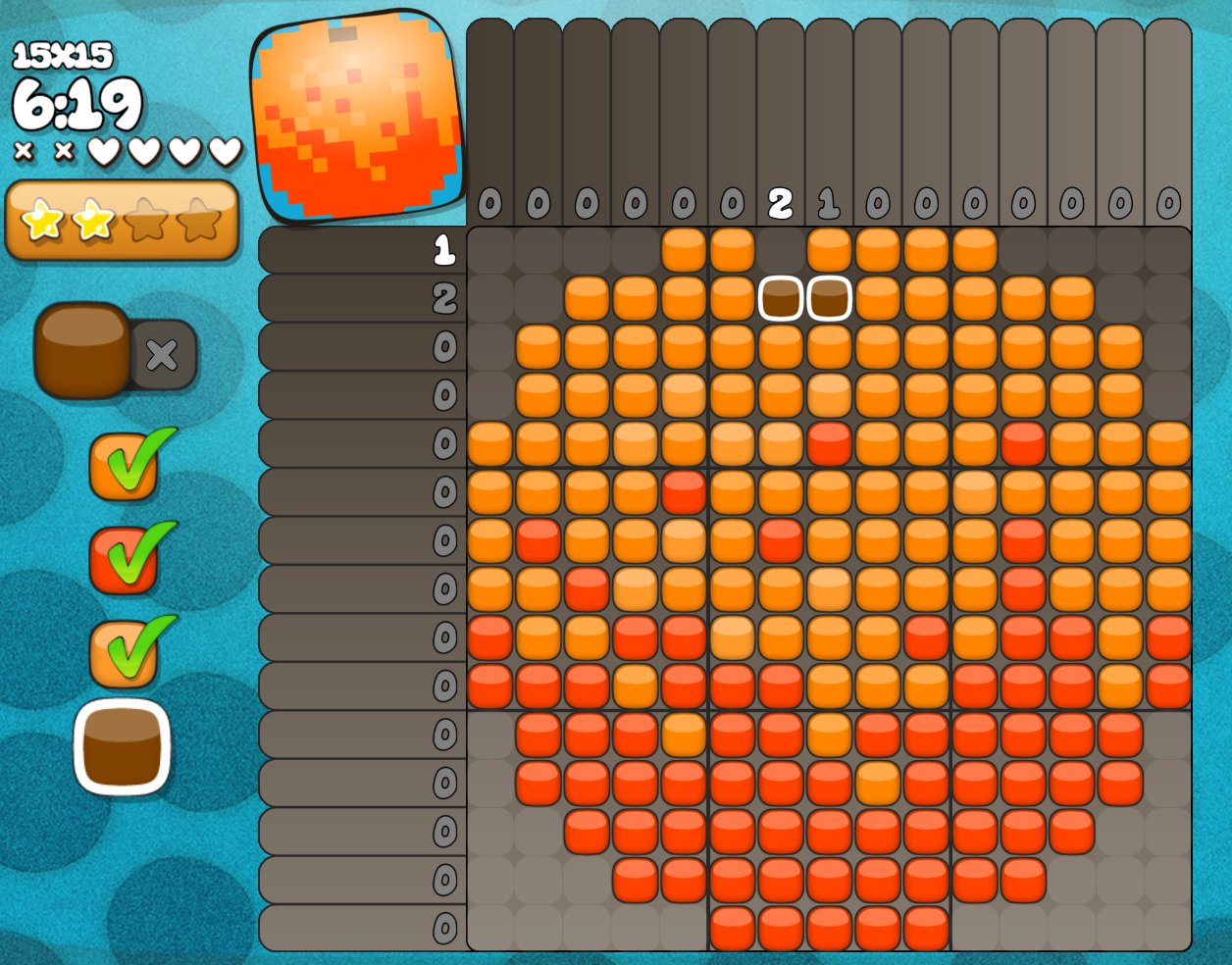
Task: Choose the red color swatch with checkmark
Action: click(124, 560)
